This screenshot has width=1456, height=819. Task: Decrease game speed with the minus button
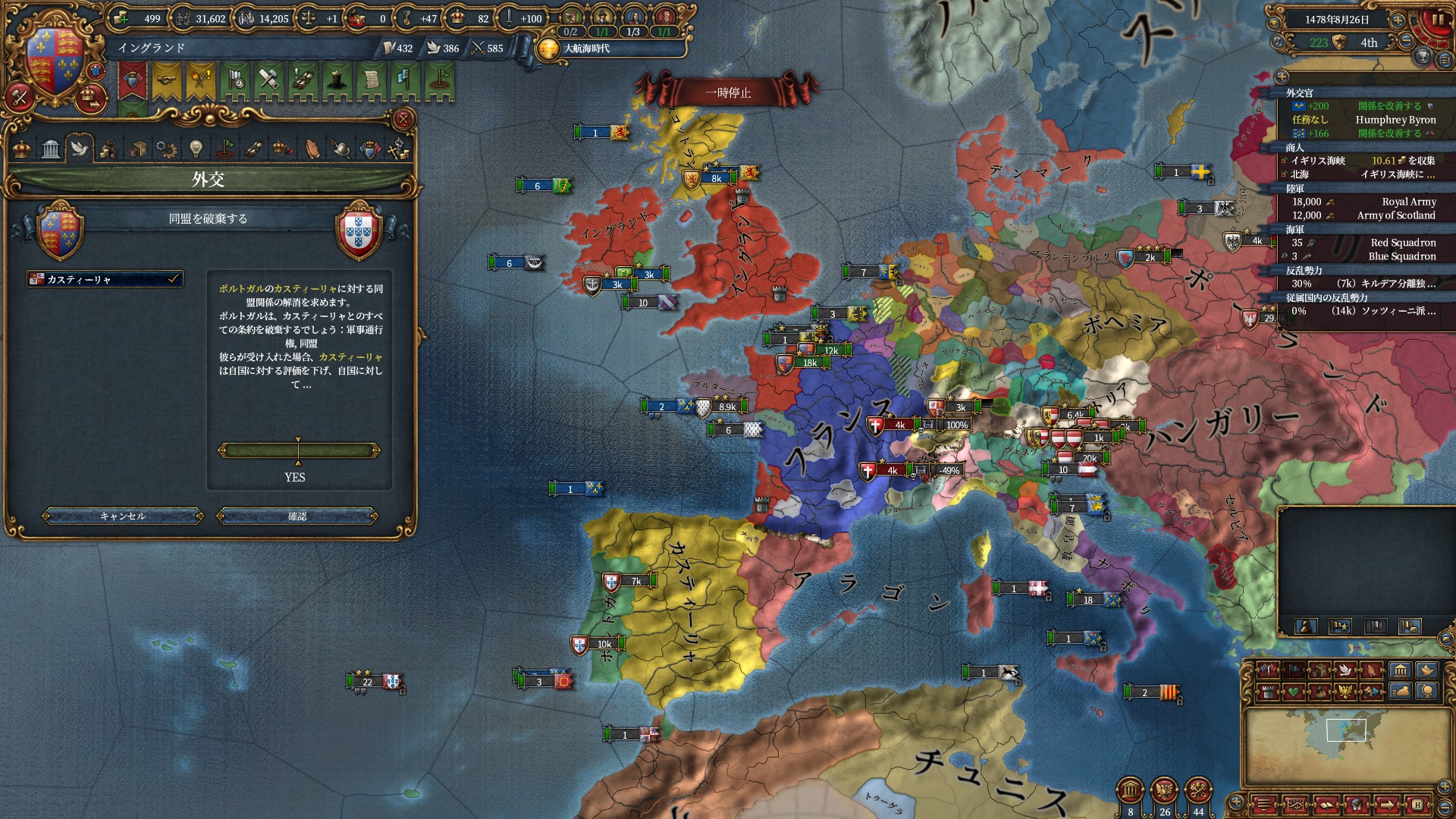coord(1406,42)
